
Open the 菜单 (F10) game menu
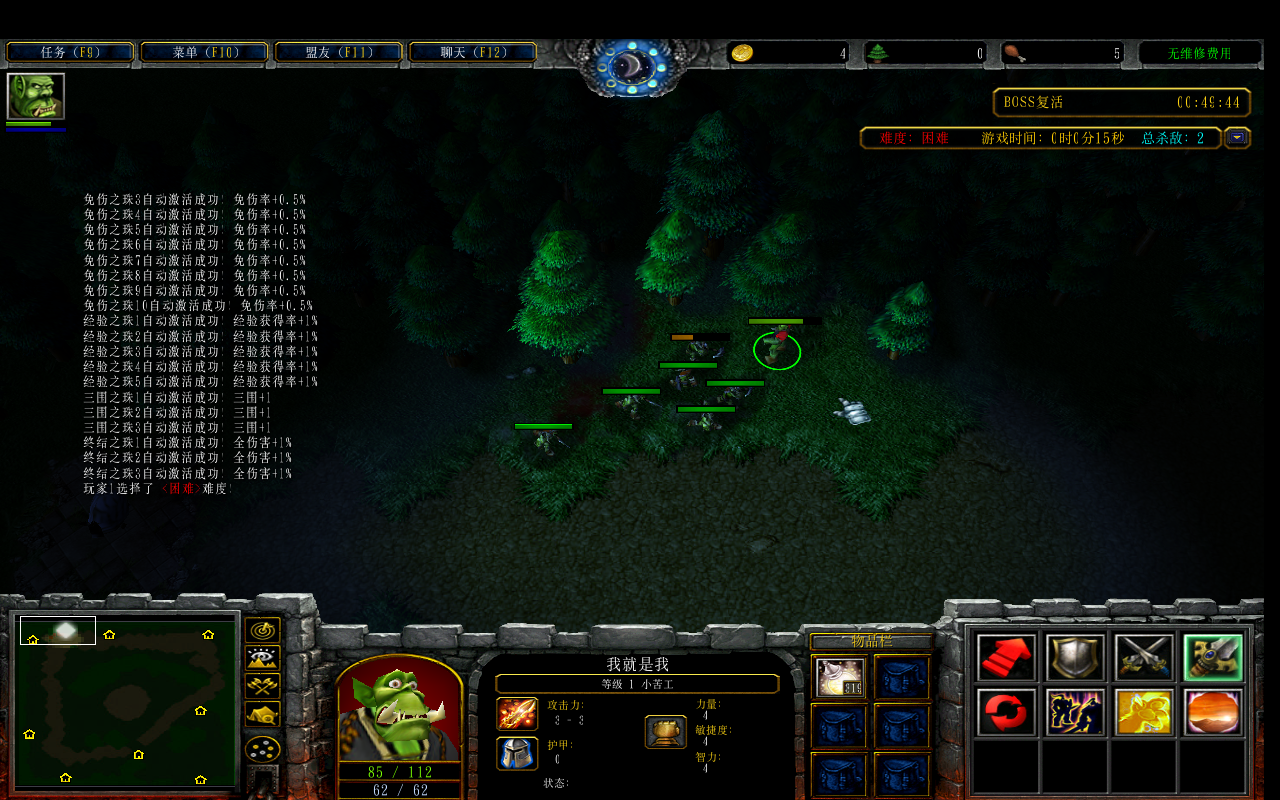coord(204,52)
